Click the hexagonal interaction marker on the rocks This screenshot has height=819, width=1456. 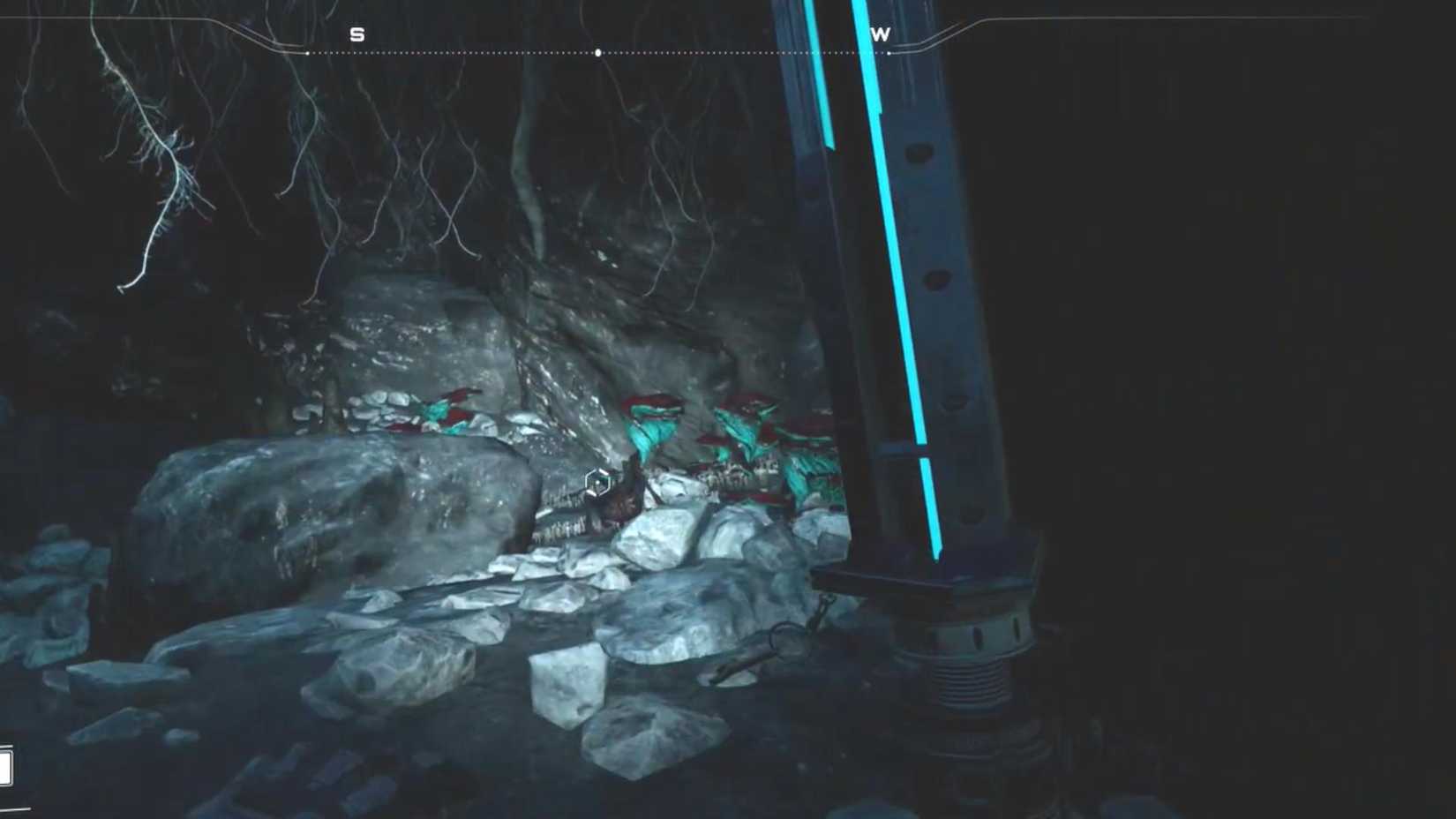click(598, 481)
